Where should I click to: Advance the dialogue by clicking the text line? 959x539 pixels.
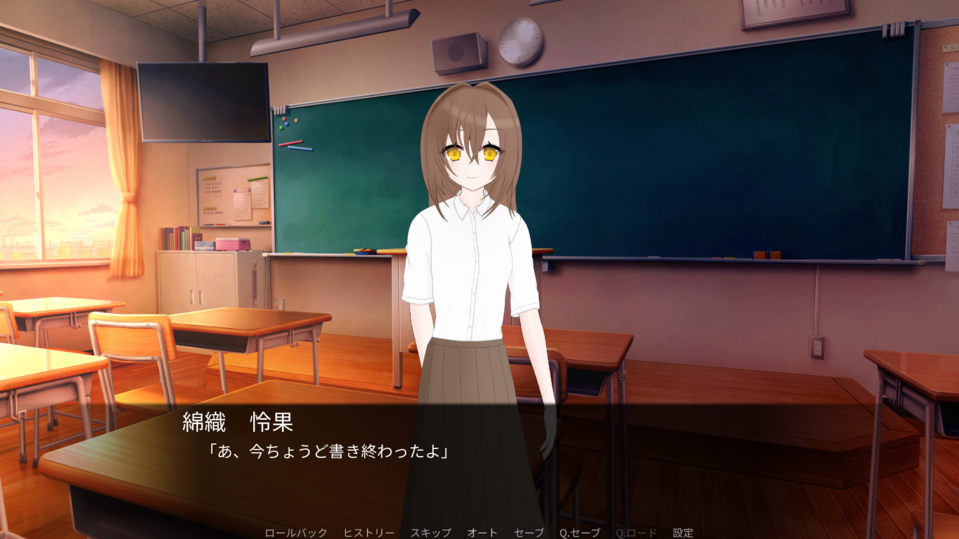328,452
